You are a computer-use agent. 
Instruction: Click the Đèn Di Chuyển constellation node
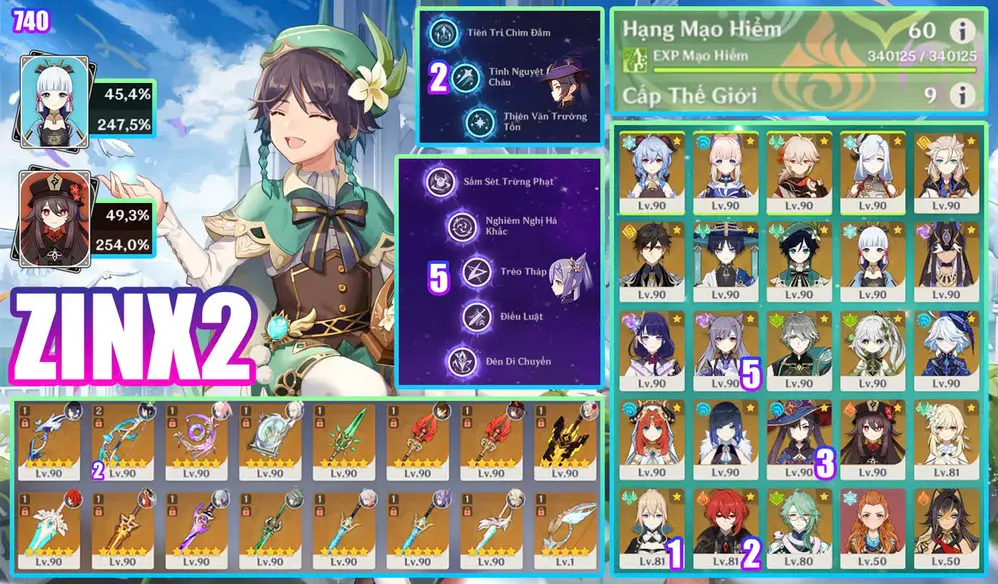coord(461,360)
